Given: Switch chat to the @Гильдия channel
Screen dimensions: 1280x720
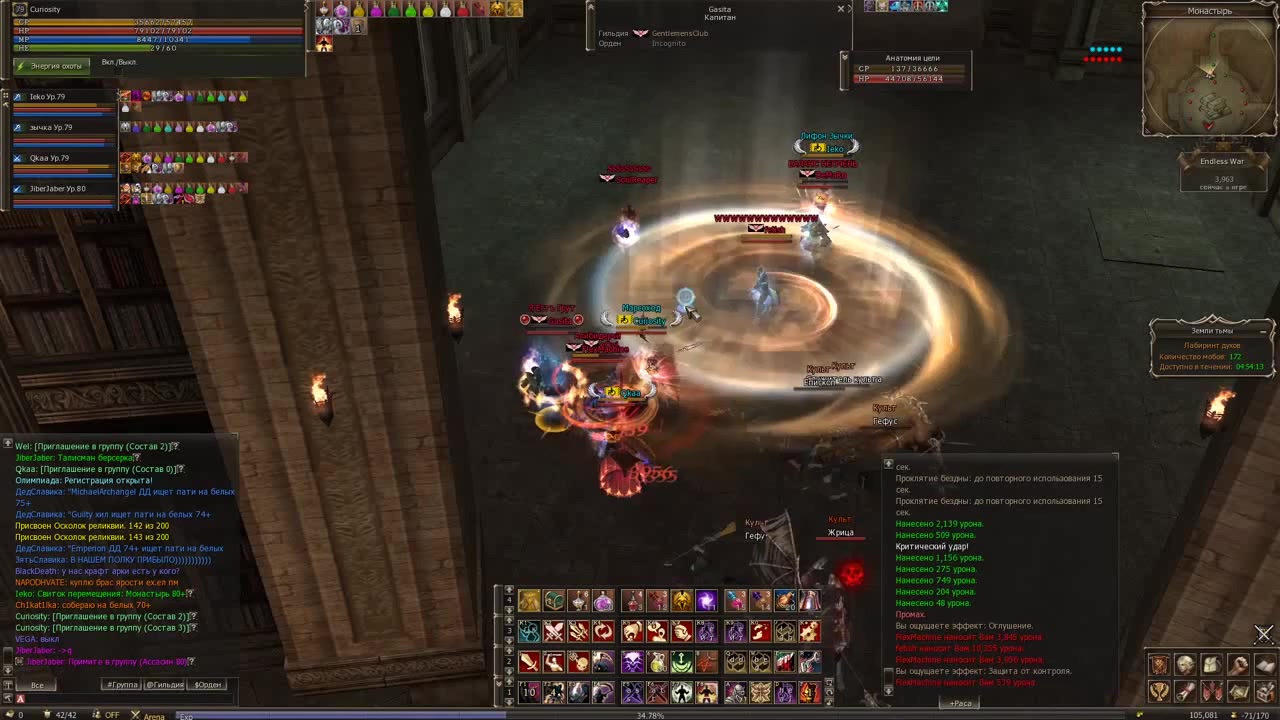Looking at the screenshot, I should 165,685.
